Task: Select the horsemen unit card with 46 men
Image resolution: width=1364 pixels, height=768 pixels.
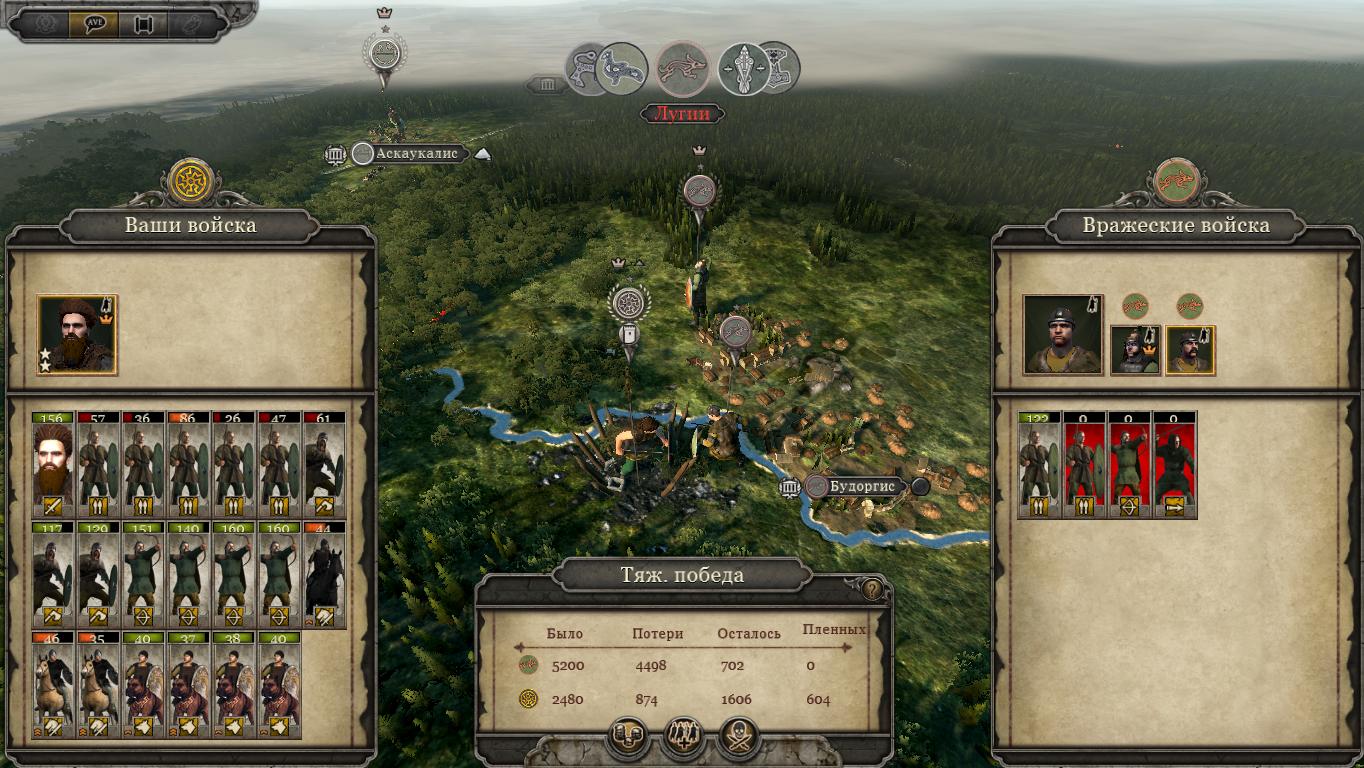Action: (54, 685)
